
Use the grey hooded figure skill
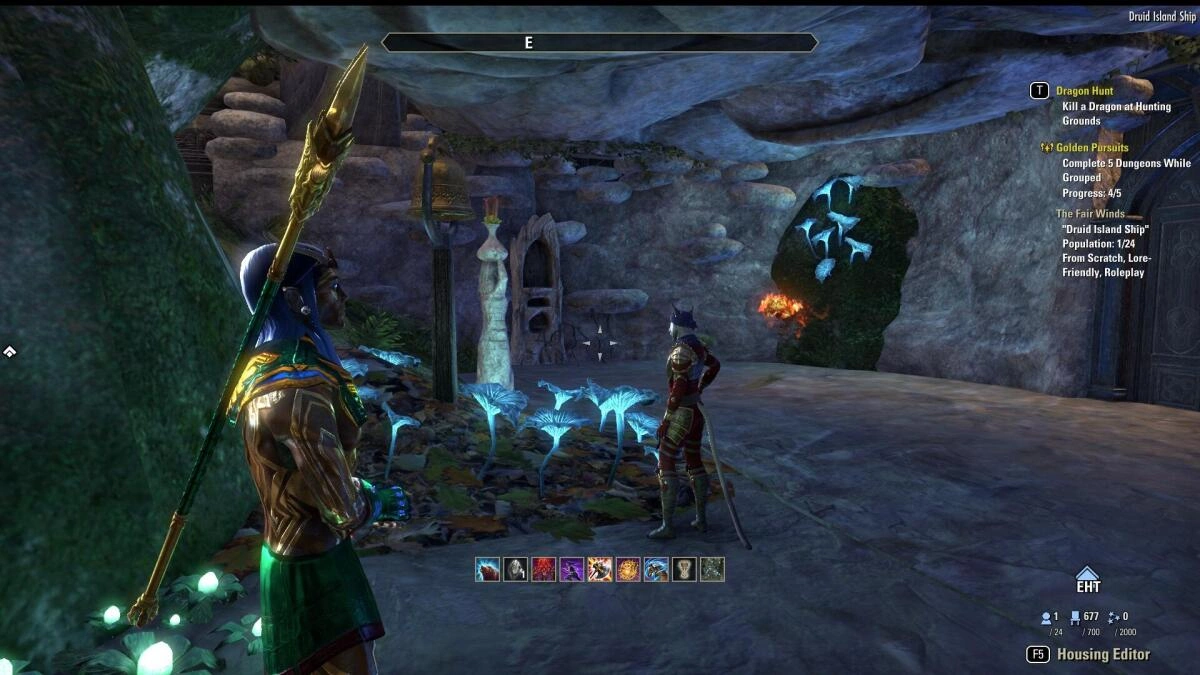coord(515,569)
